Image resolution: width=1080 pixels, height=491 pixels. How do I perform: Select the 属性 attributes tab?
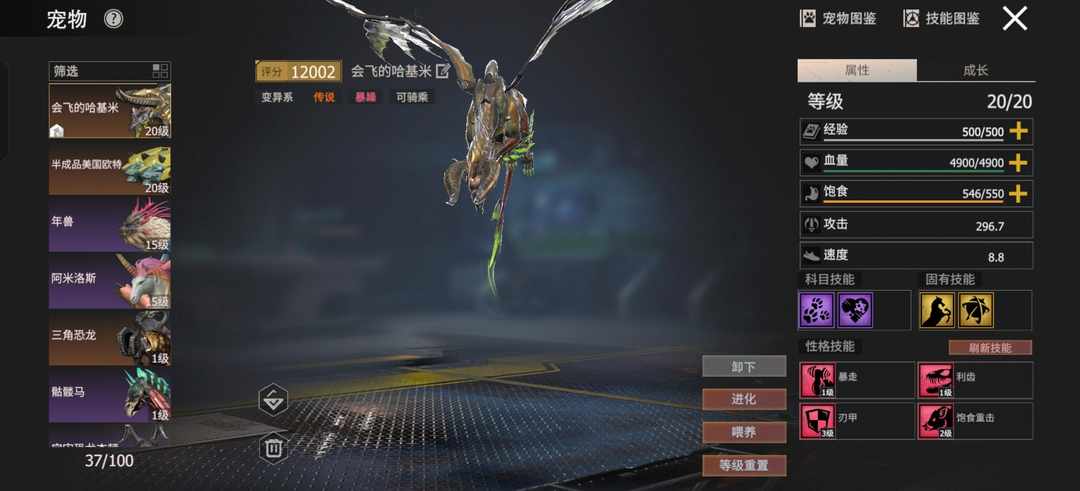pos(857,70)
